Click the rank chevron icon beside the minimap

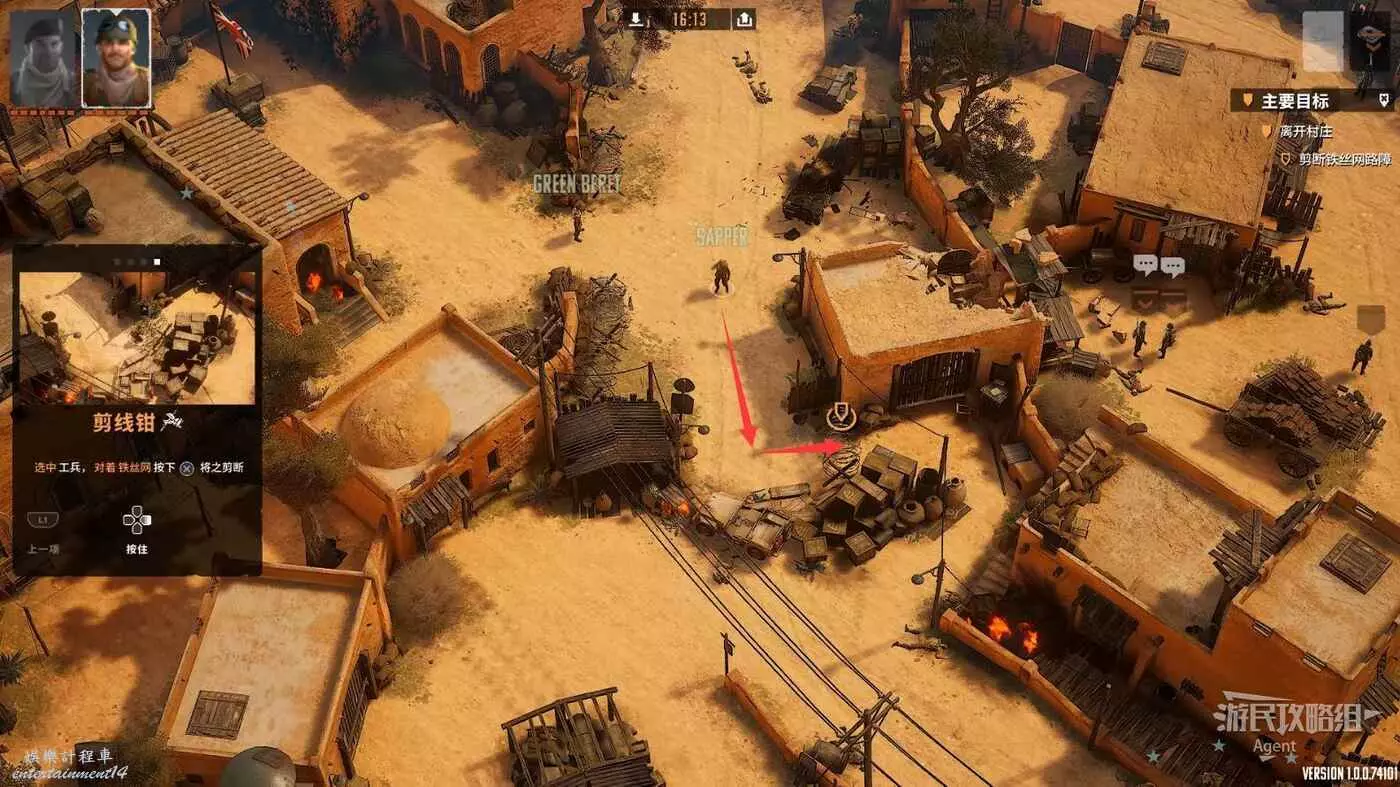pos(1369,41)
